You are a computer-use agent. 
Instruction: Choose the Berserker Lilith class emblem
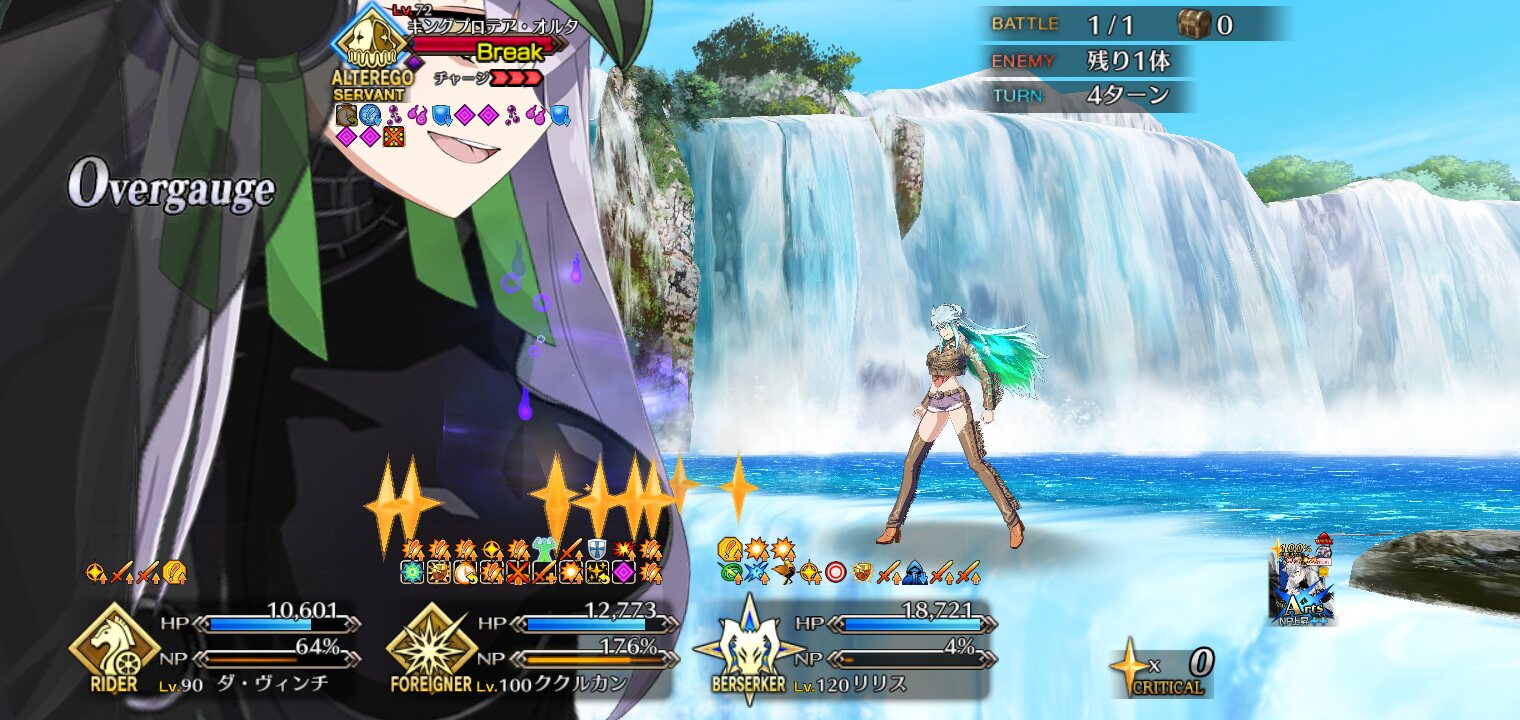click(x=748, y=647)
